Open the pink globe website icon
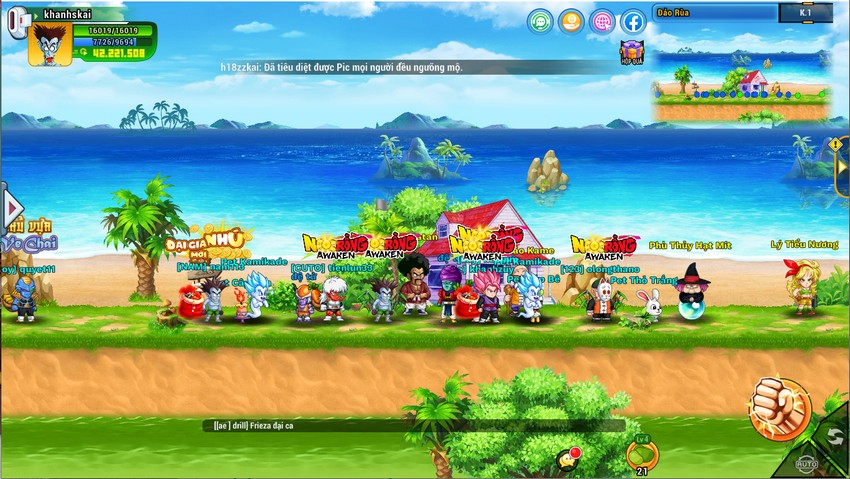This screenshot has height=479, width=850. (602, 21)
